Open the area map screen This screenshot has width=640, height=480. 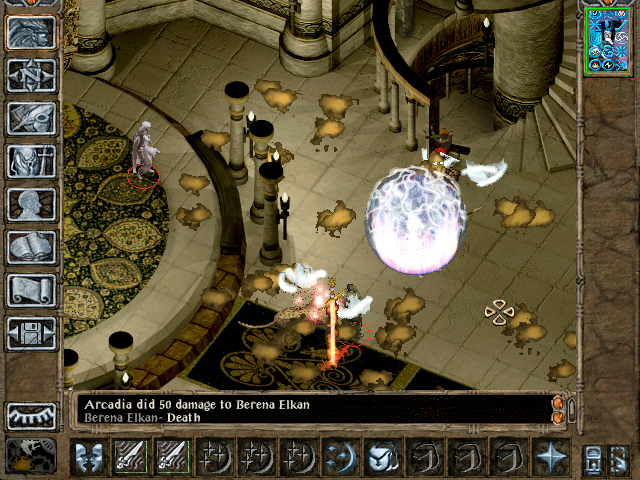(x=31, y=75)
